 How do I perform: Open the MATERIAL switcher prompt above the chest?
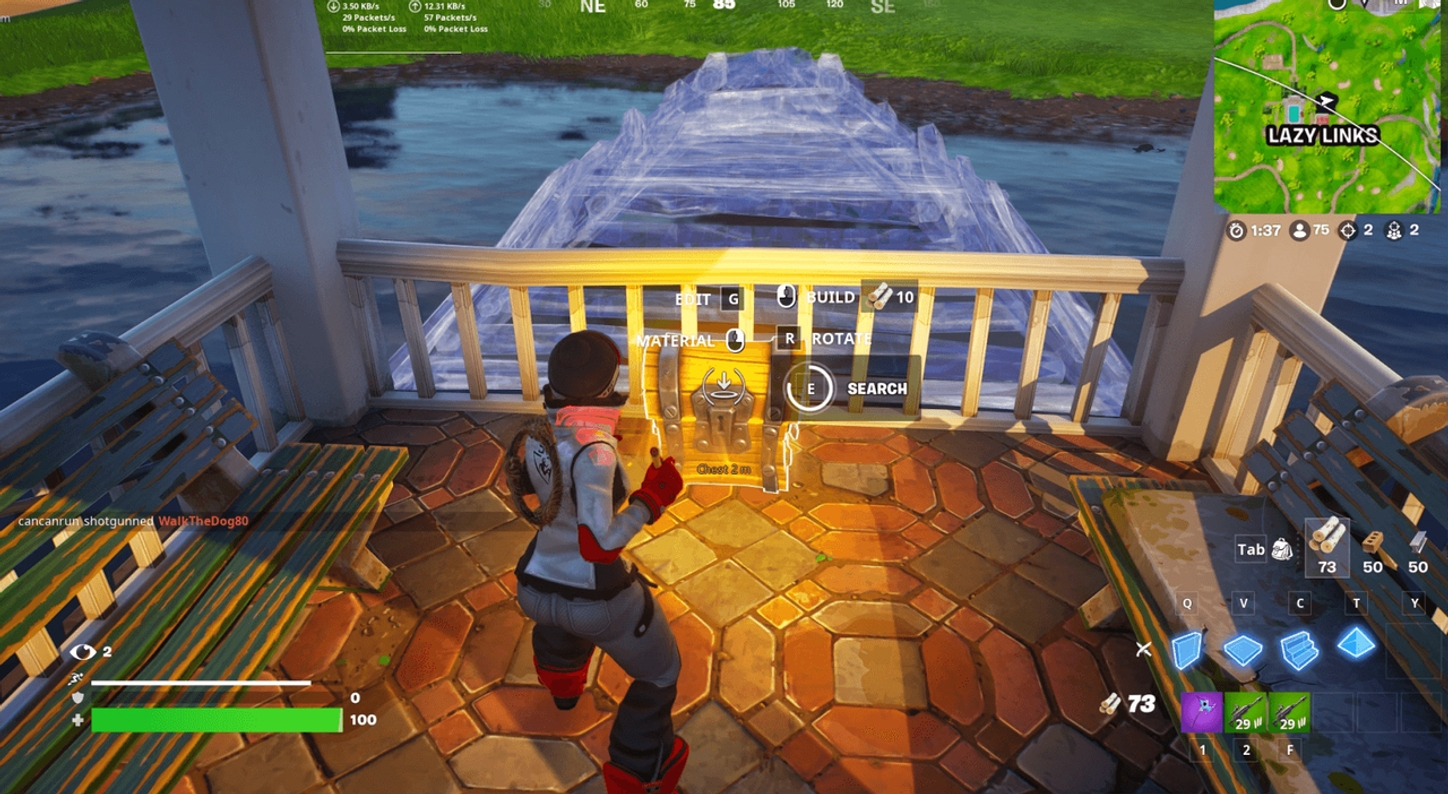click(x=690, y=340)
